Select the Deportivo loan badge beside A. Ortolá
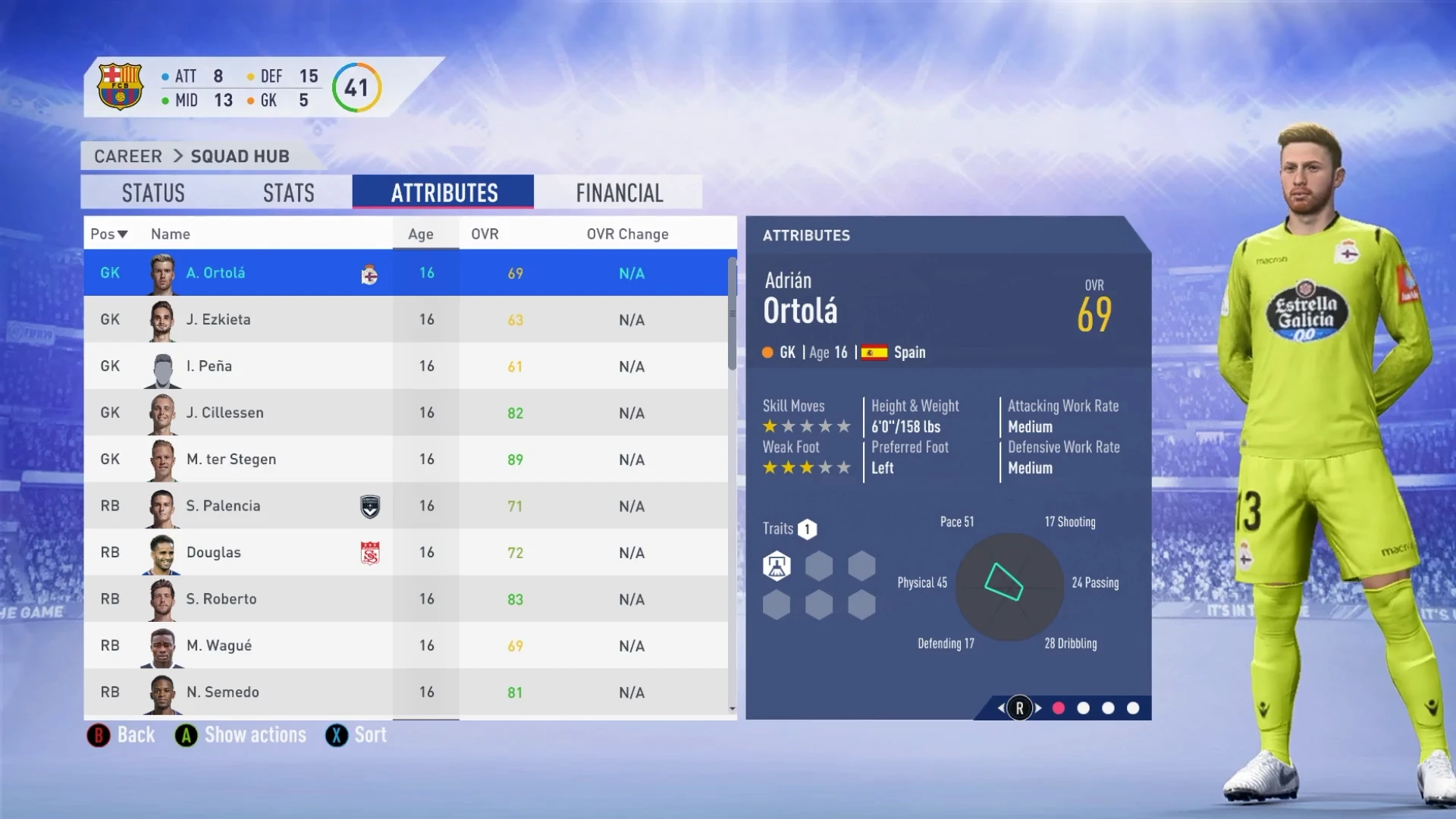1456x819 pixels. 369,273
